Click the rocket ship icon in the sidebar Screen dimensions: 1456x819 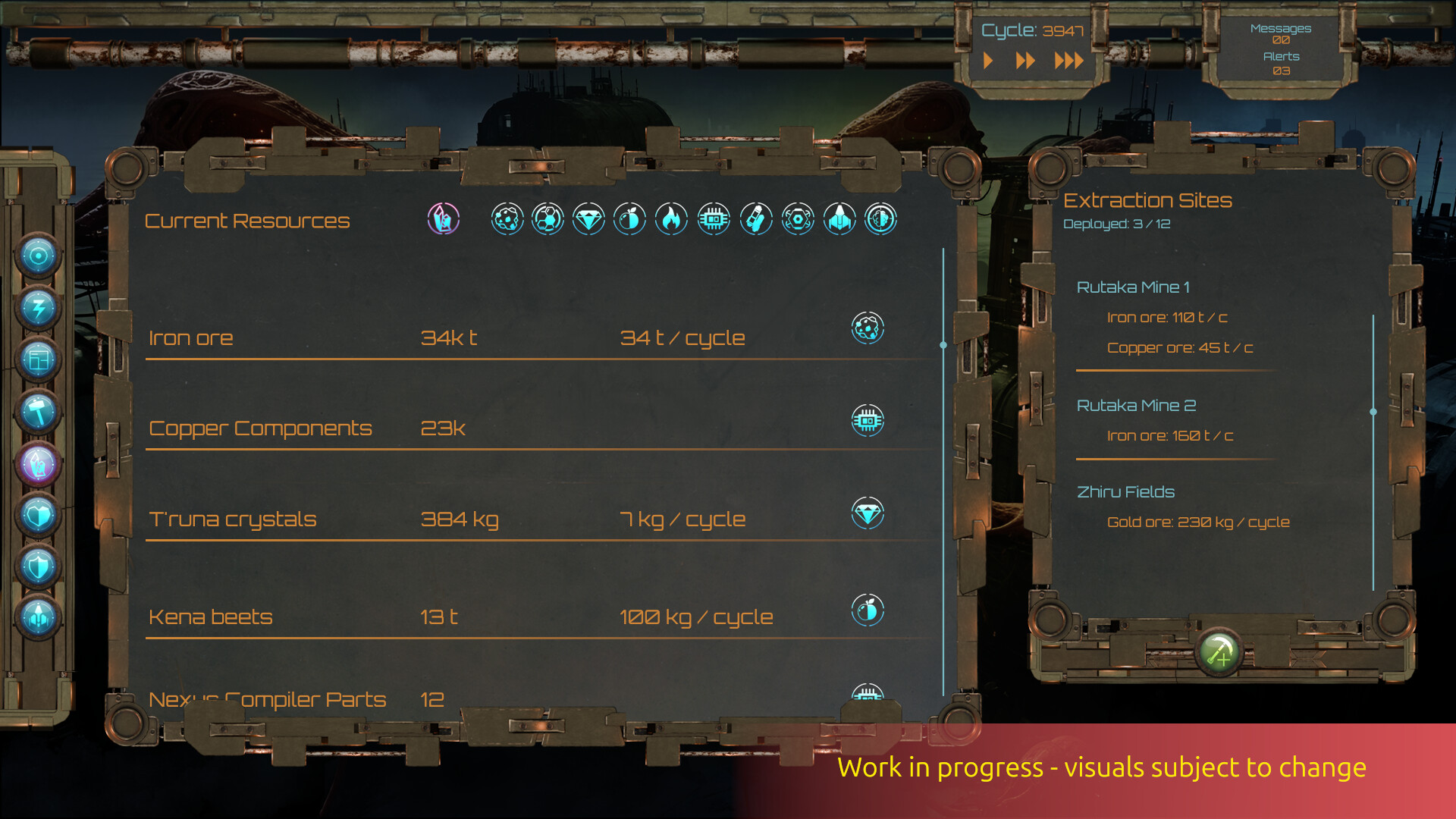click(x=38, y=618)
